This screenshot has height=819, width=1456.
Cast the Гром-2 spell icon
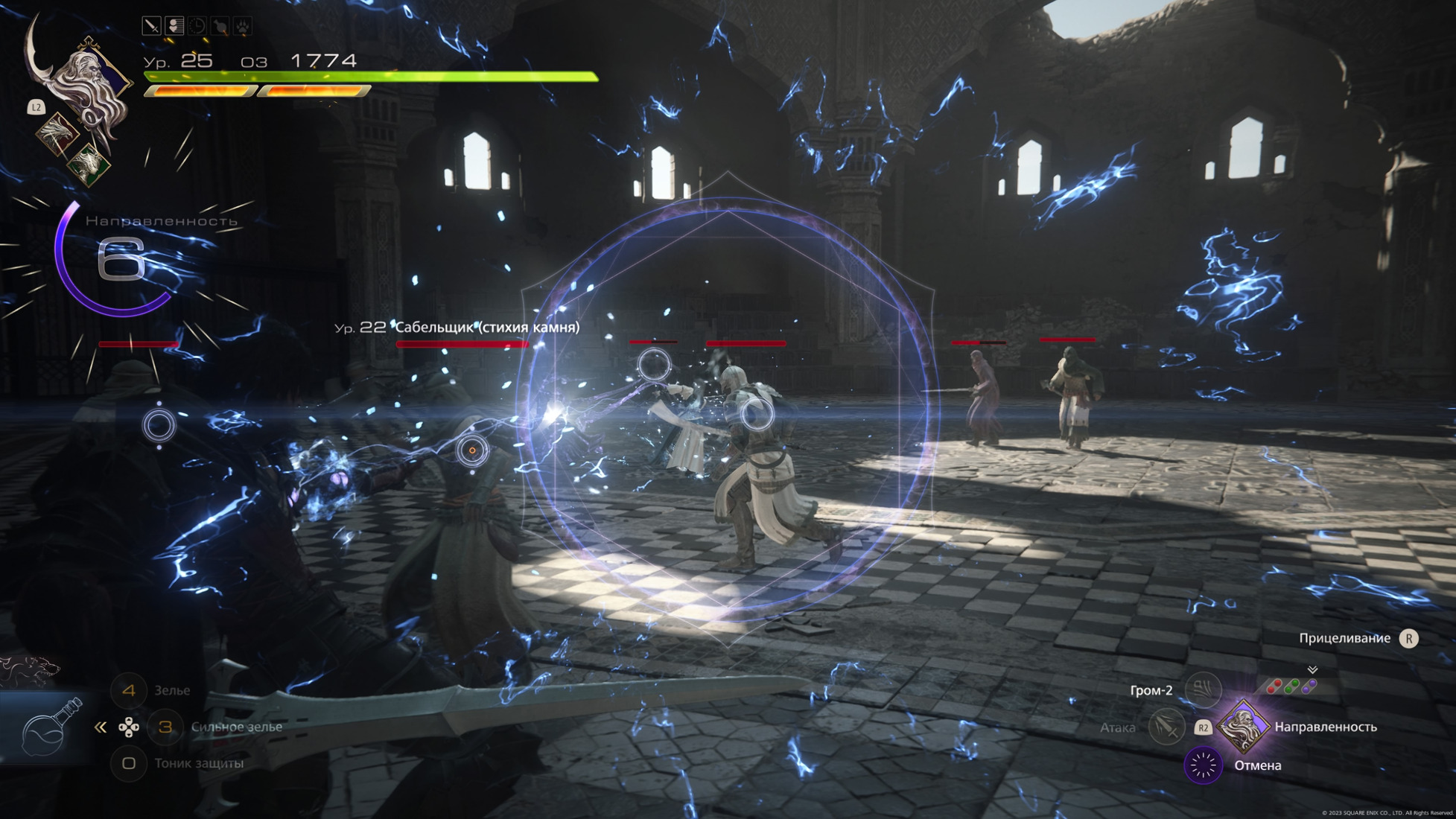1203,689
